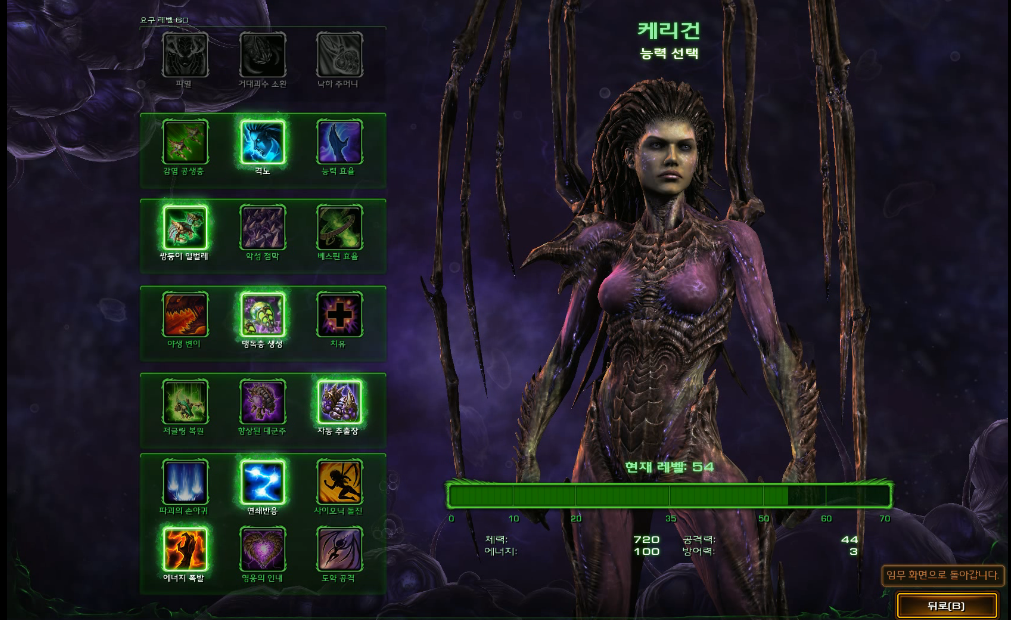1011x620 pixels.
Task: Choose the 연쇄반응 lightning ability
Action: coord(263,481)
